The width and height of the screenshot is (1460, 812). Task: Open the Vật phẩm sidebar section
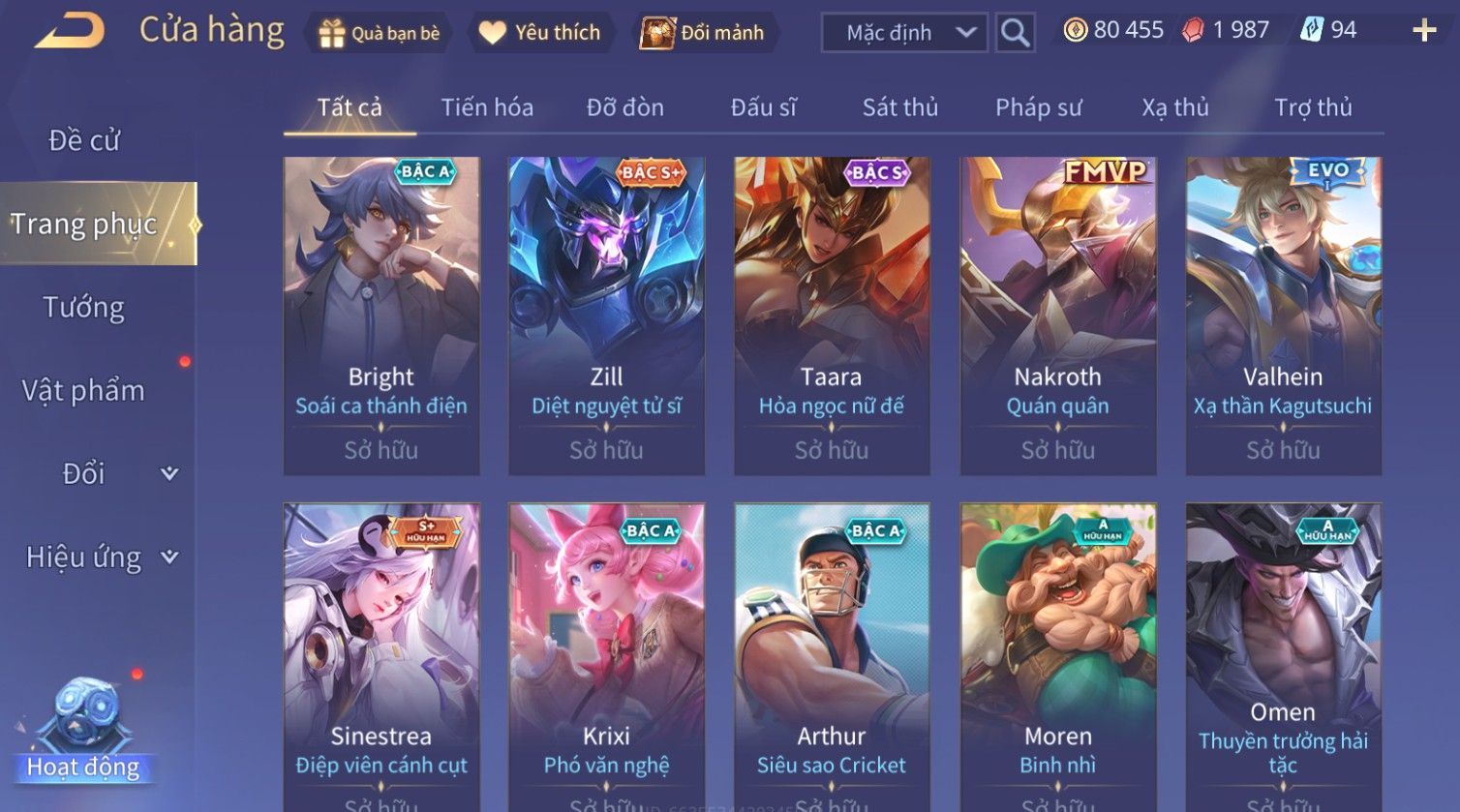(84, 391)
